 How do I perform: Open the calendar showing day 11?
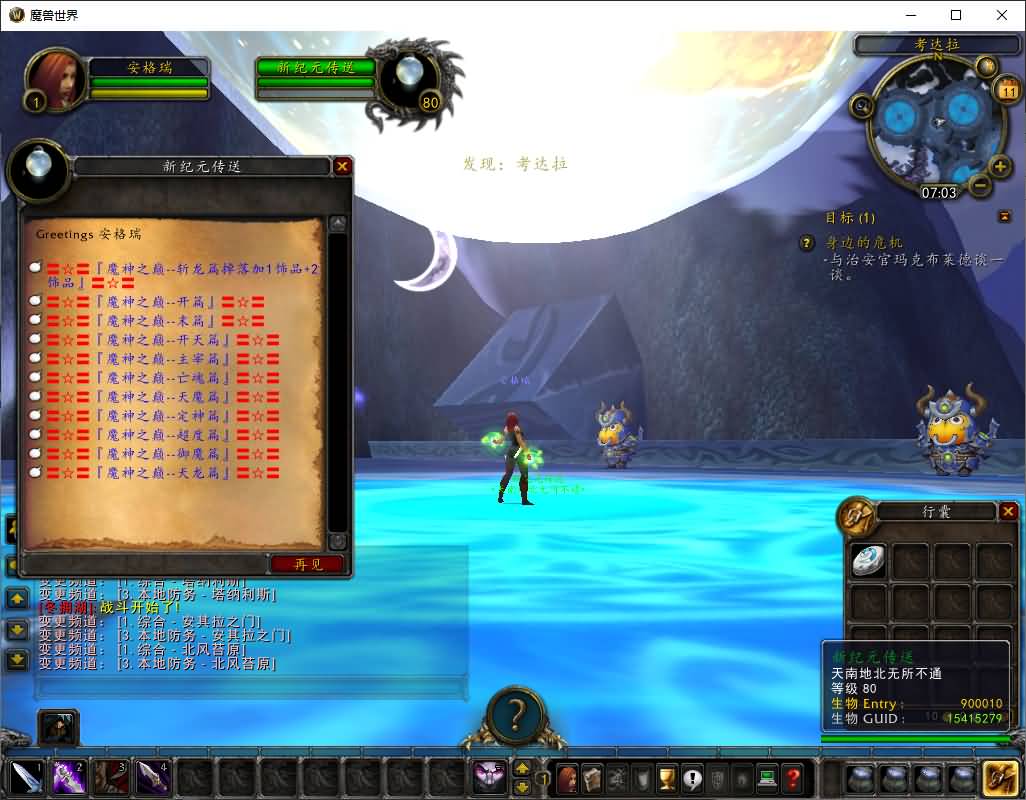1006,91
